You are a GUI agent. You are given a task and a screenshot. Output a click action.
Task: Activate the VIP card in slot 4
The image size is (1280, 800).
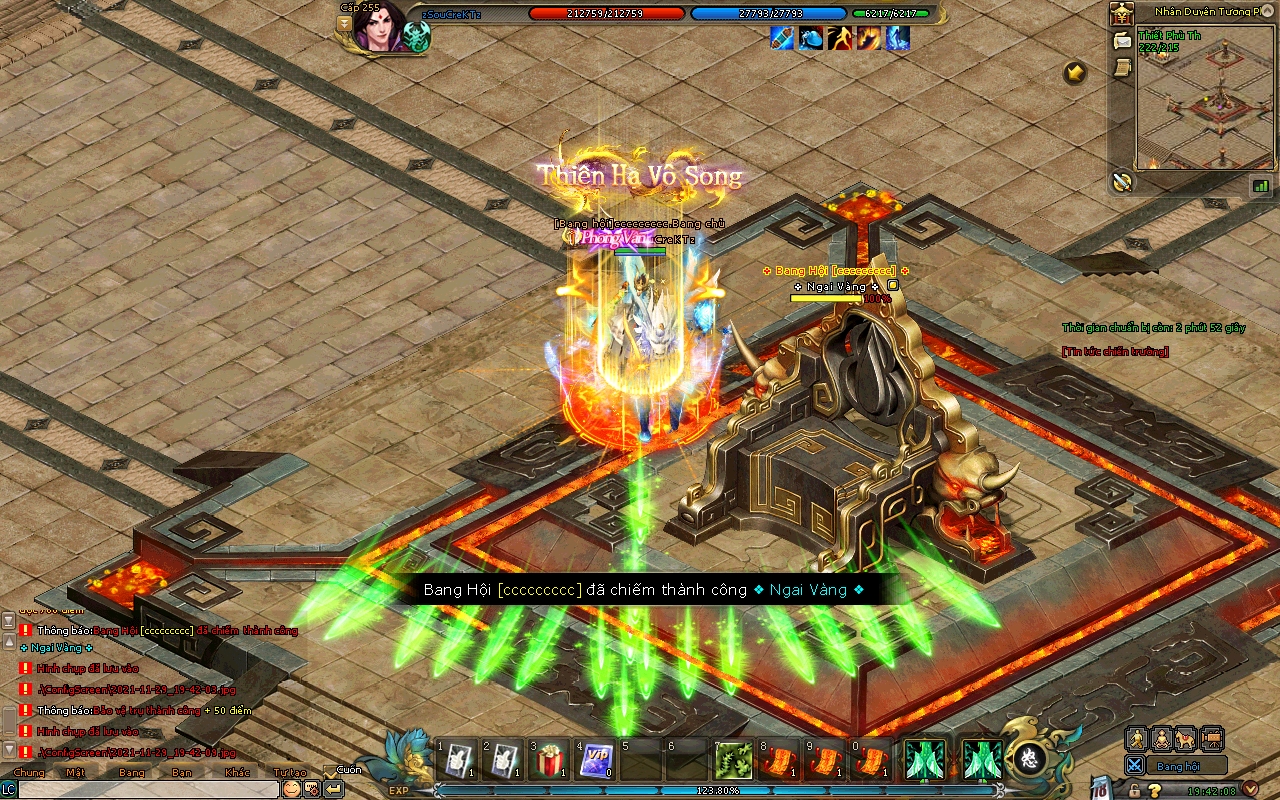point(595,760)
